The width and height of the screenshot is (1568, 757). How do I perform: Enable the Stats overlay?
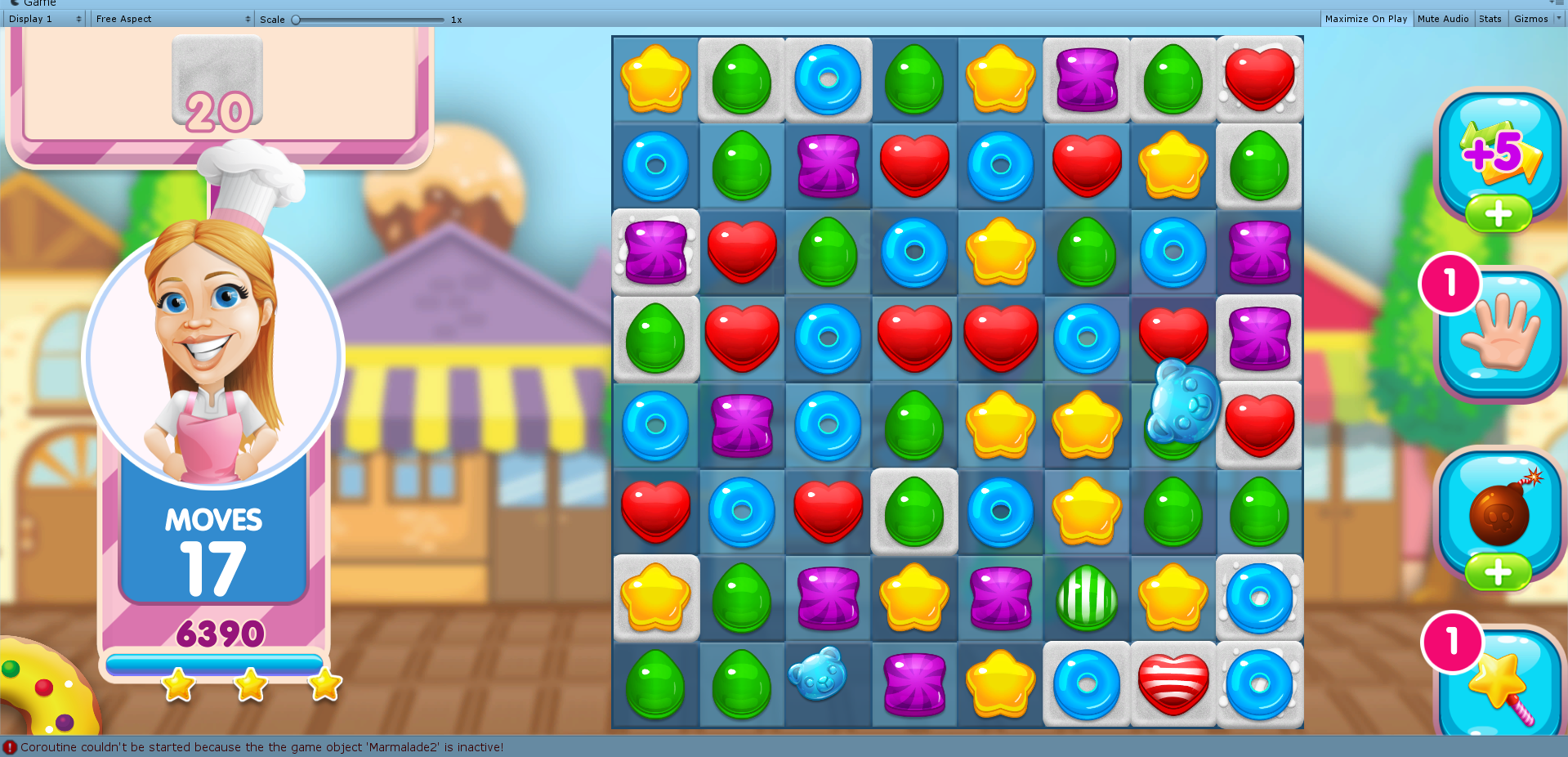(x=1490, y=18)
